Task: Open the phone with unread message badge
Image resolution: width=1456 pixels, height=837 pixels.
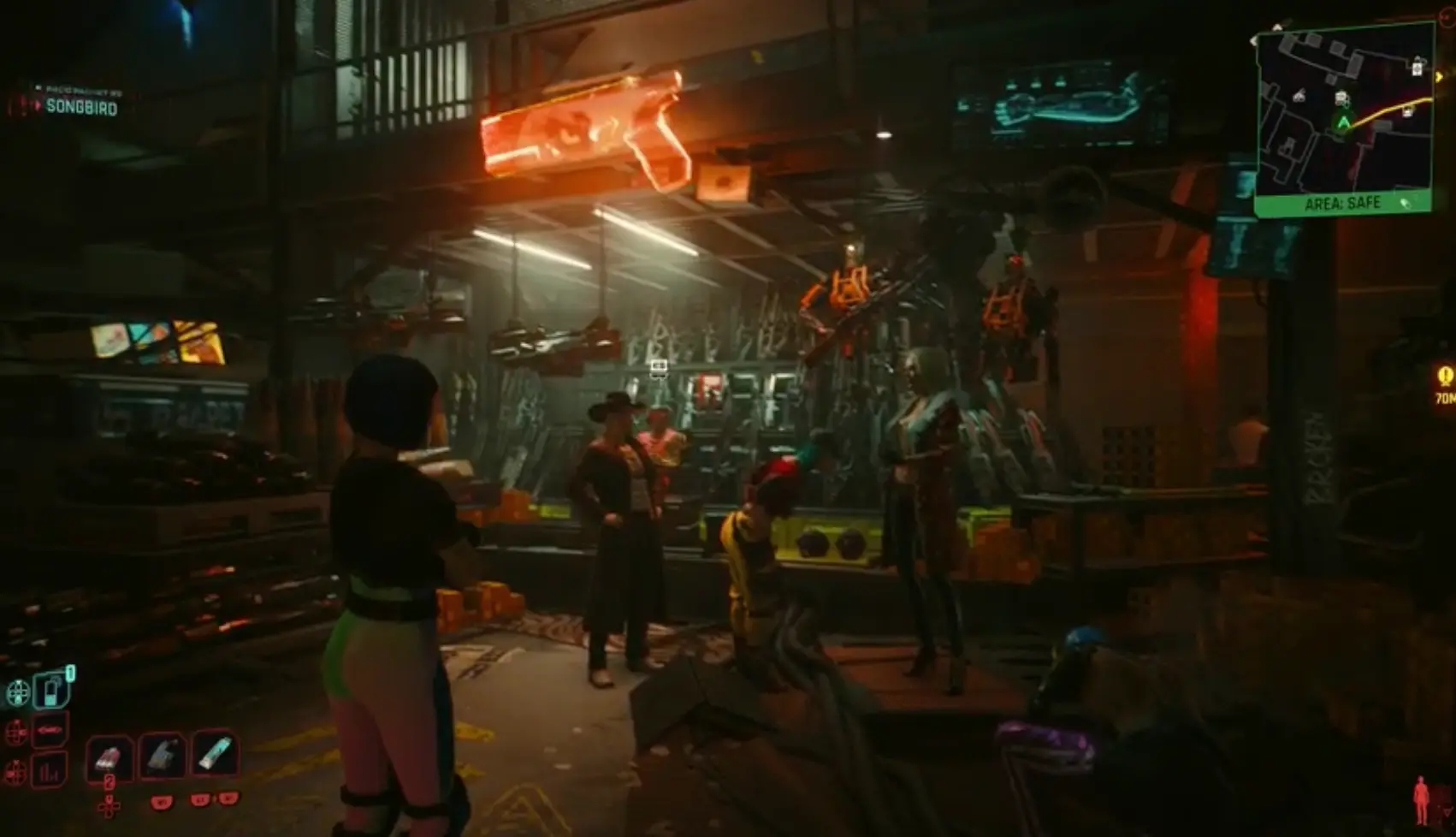Action: click(50, 690)
